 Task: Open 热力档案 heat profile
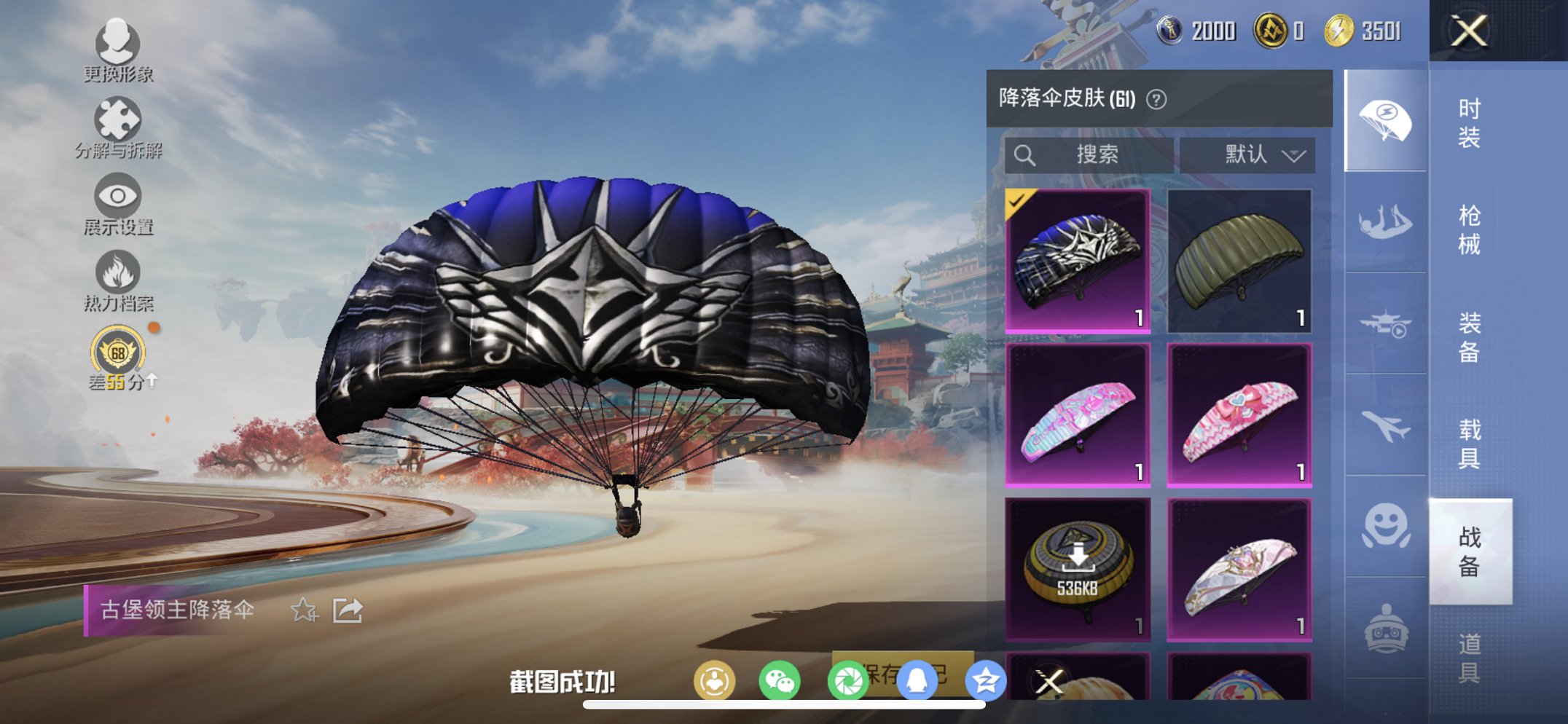click(x=117, y=288)
